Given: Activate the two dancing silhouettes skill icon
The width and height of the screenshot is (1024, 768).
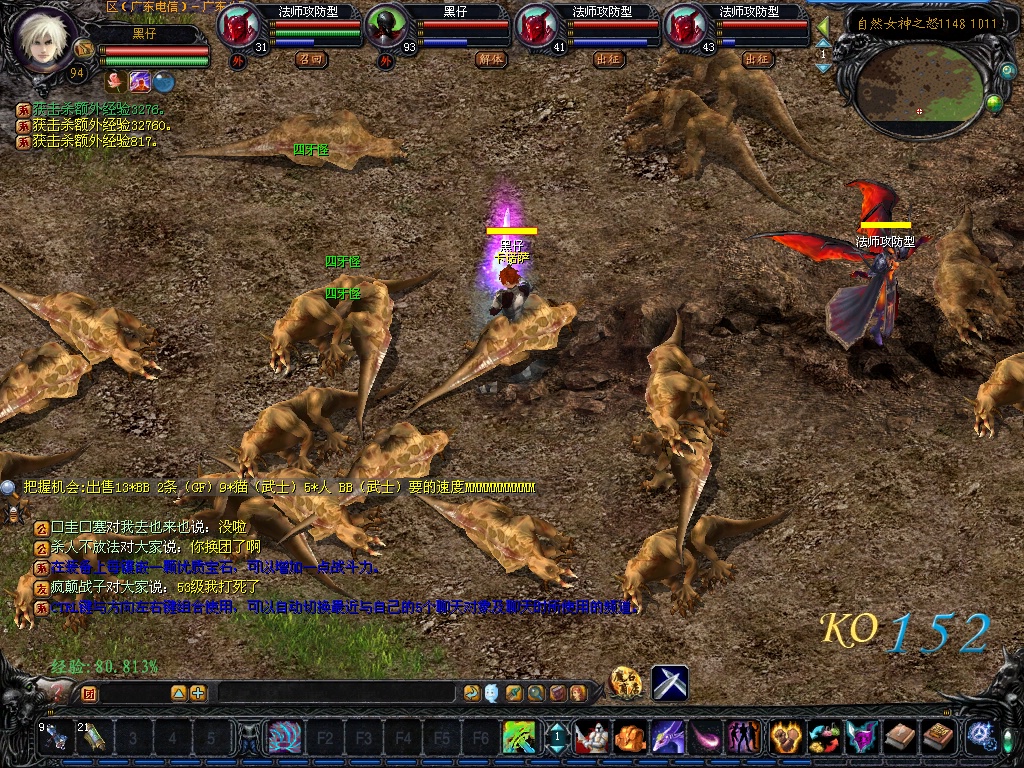Looking at the screenshot, I should (743, 737).
